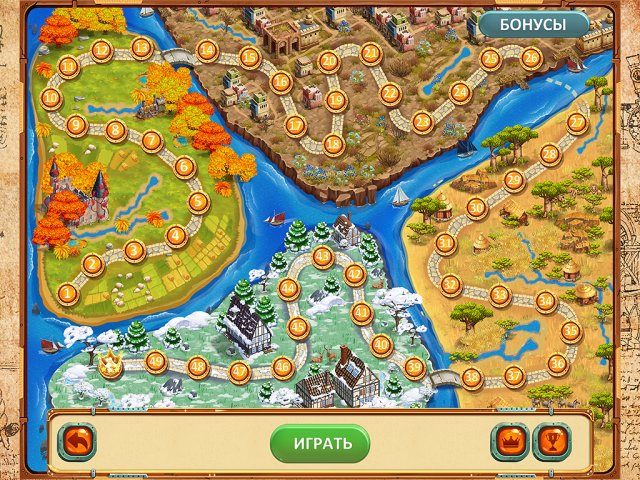This screenshot has height=480, width=640.
Task: Select level 39 on the map
Action: [x=414, y=367]
